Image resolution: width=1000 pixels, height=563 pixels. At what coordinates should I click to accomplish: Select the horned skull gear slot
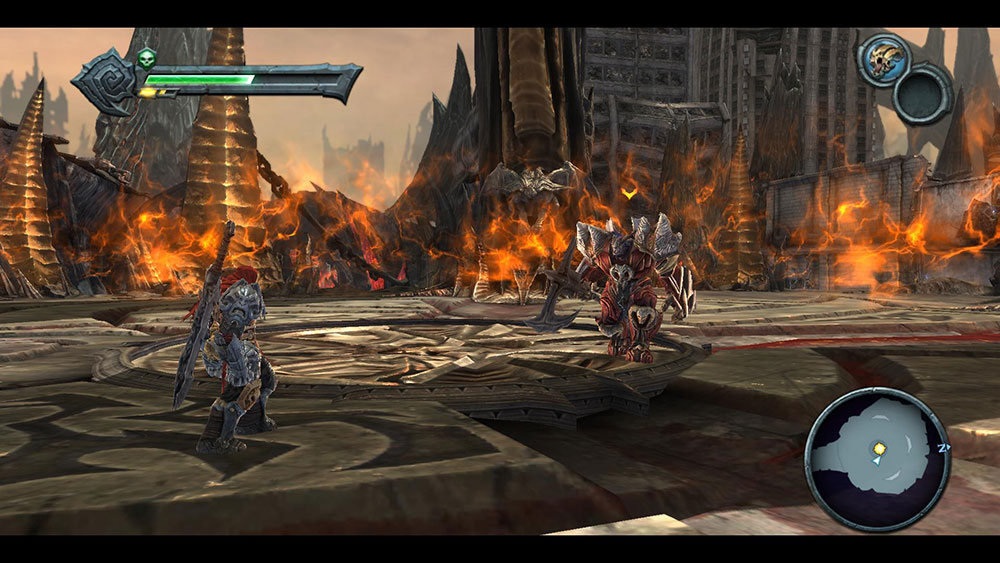click(884, 58)
